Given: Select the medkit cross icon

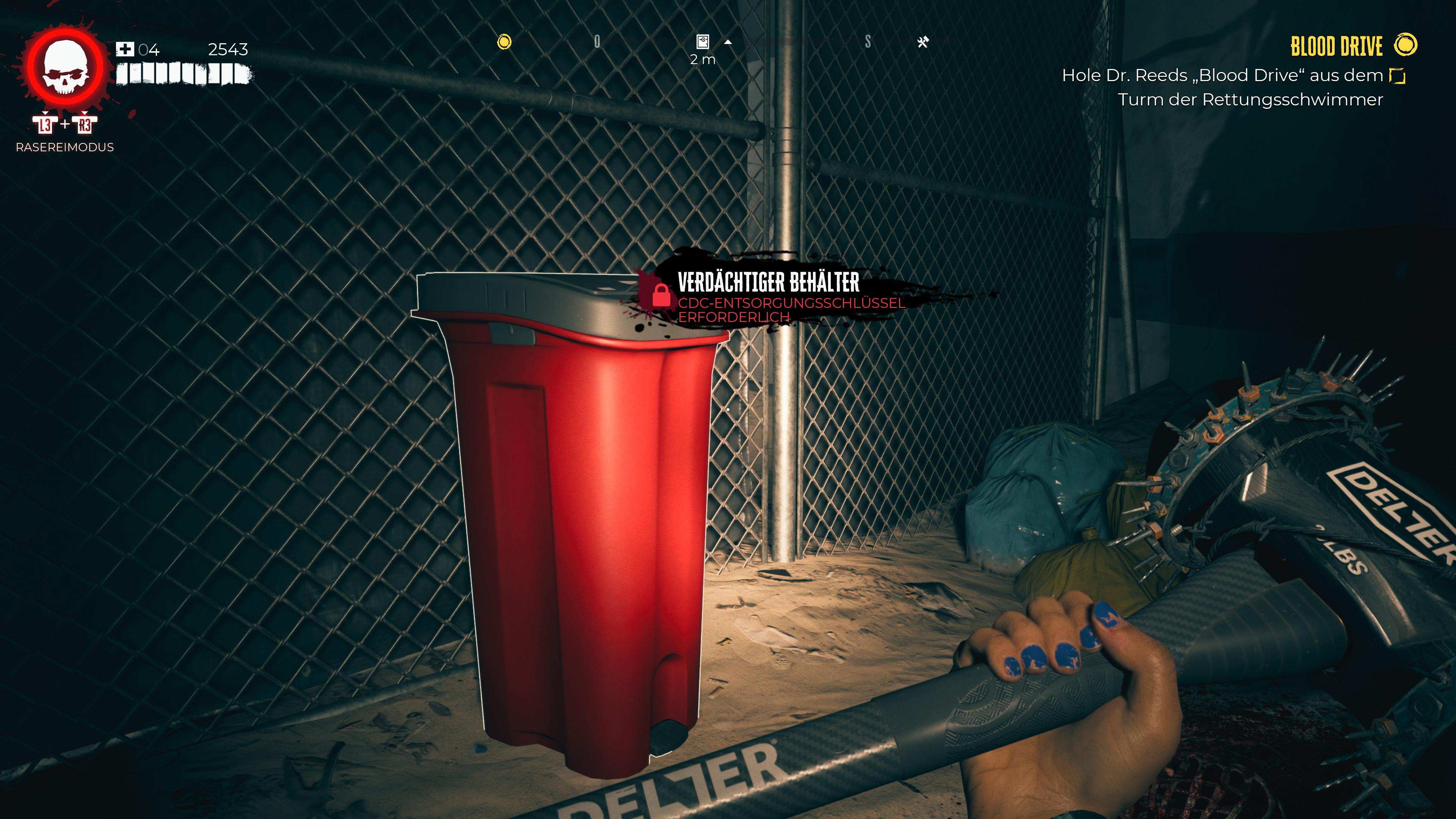Looking at the screenshot, I should point(124,50).
